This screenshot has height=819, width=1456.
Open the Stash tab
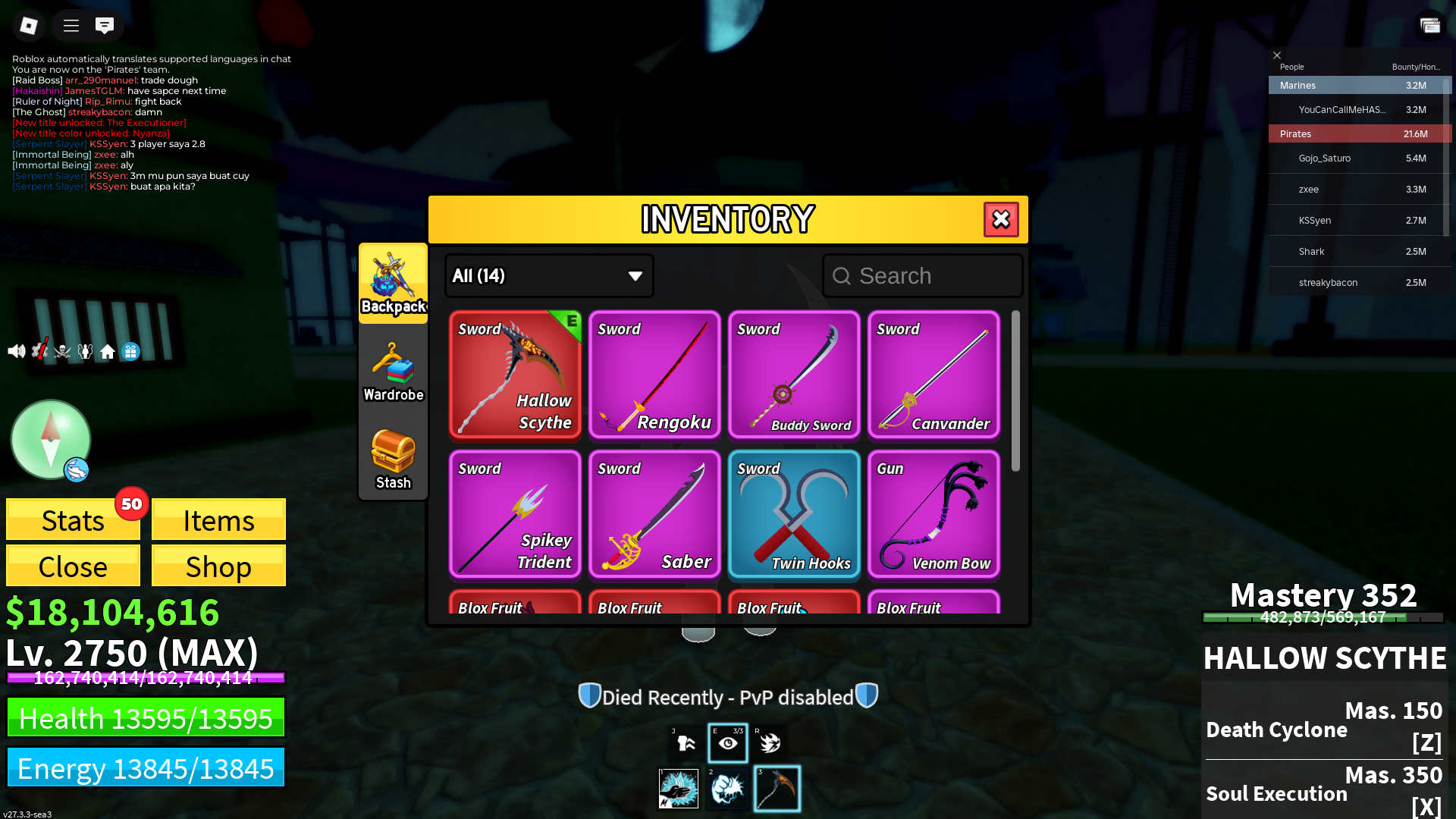click(x=393, y=460)
